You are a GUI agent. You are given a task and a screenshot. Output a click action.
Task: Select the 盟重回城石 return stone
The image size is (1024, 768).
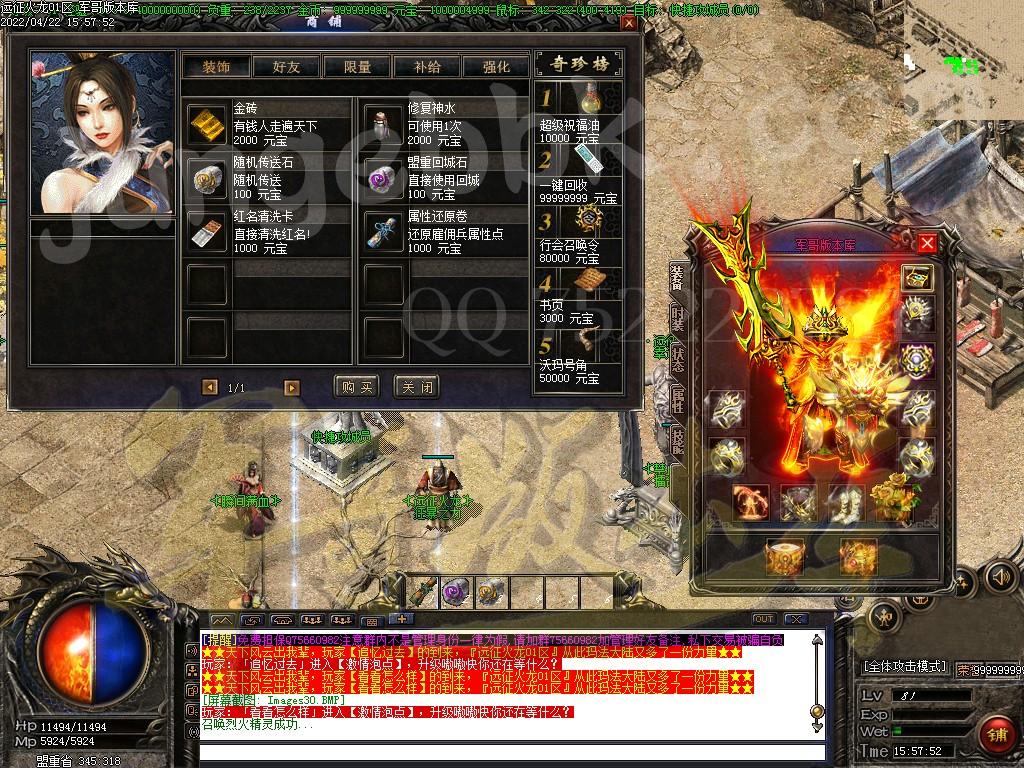pyautogui.click(x=382, y=178)
